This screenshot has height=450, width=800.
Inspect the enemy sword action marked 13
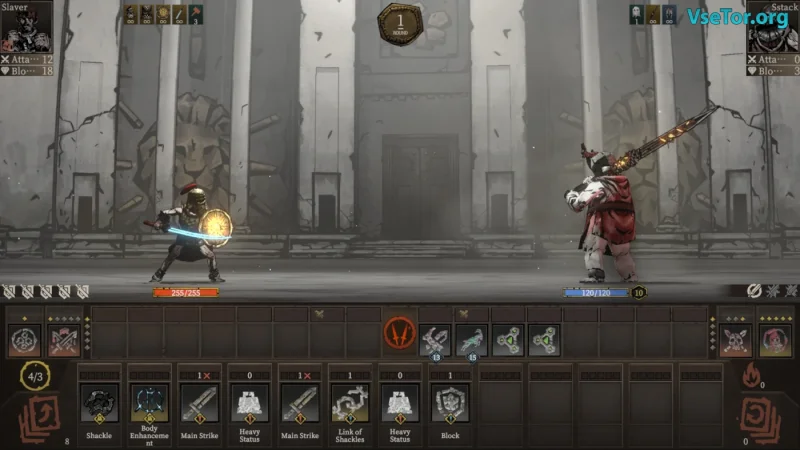click(435, 340)
